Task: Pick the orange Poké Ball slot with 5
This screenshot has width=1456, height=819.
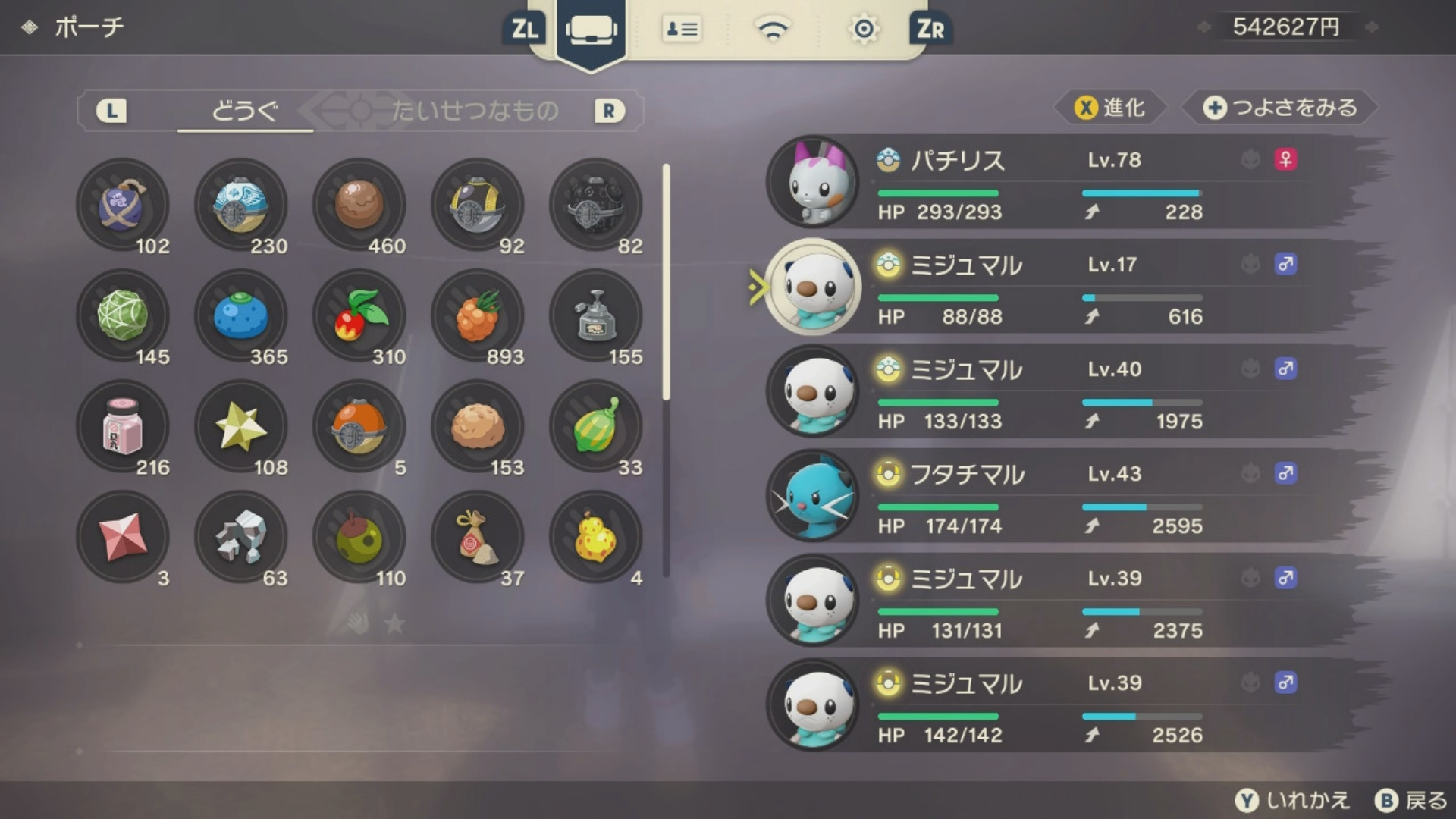Action: coord(359,426)
